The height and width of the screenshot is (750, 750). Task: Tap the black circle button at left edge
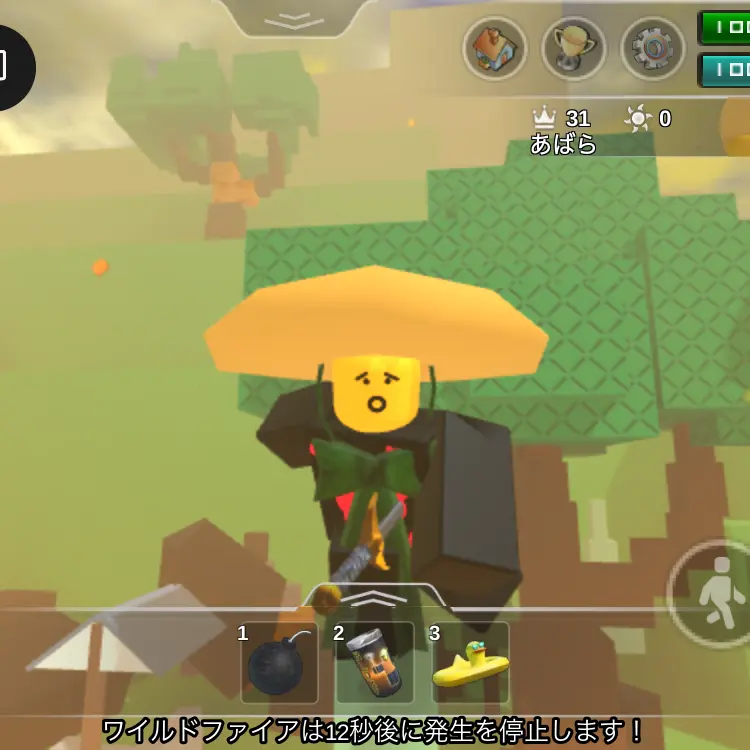(10, 67)
